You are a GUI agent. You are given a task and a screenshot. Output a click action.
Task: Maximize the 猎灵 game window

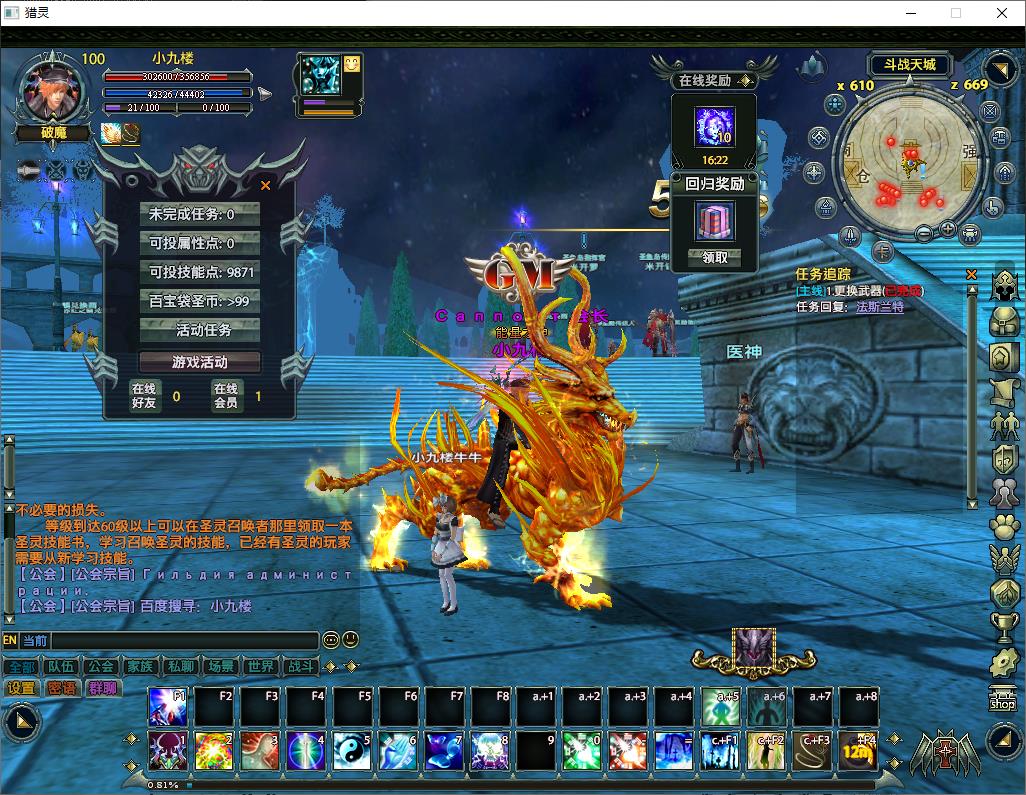(x=956, y=13)
